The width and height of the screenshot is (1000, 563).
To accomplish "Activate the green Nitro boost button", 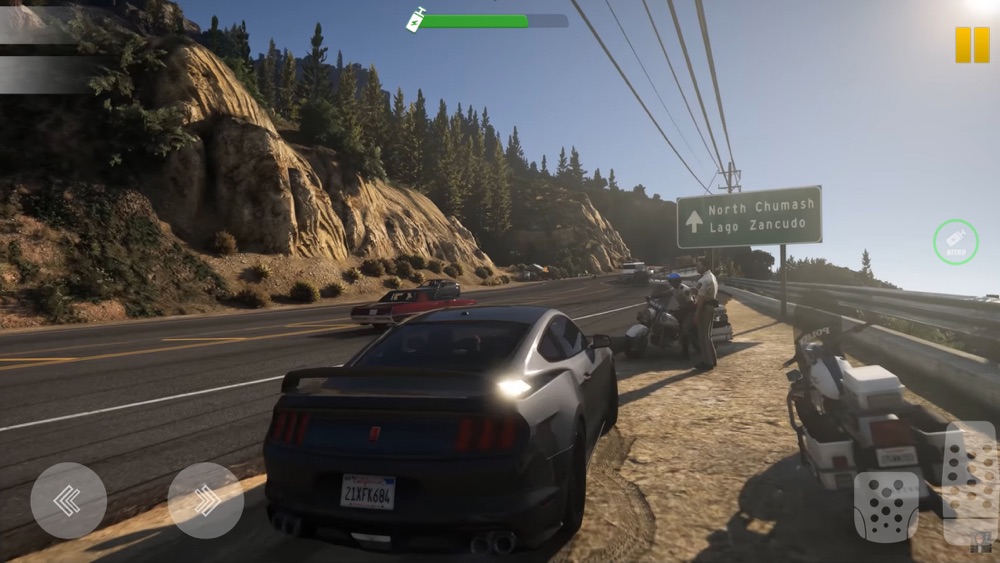I will coord(955,241).
